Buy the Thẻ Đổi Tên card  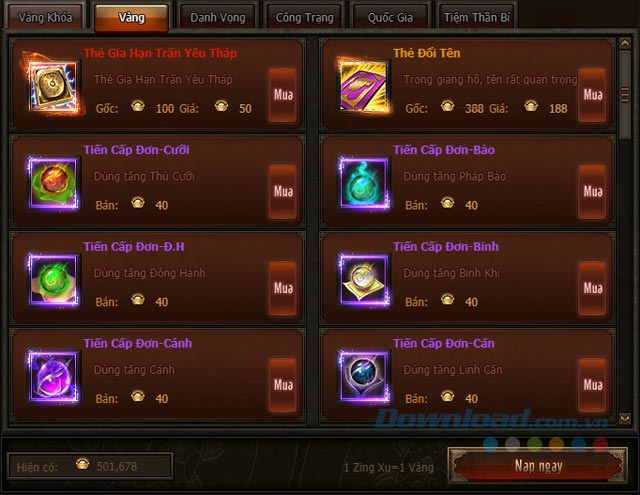(x=592, y=94)
